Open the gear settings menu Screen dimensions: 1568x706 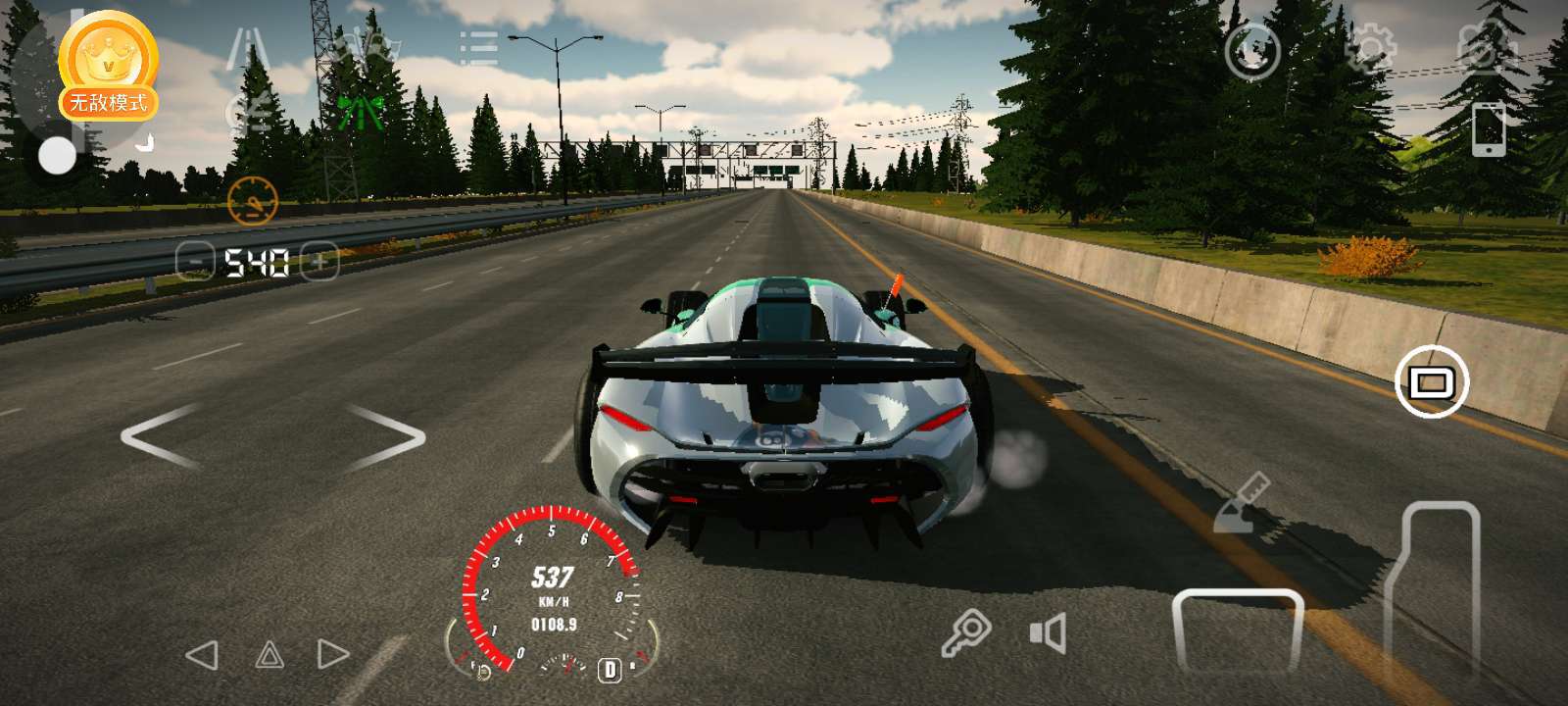tap(1370, 47)
